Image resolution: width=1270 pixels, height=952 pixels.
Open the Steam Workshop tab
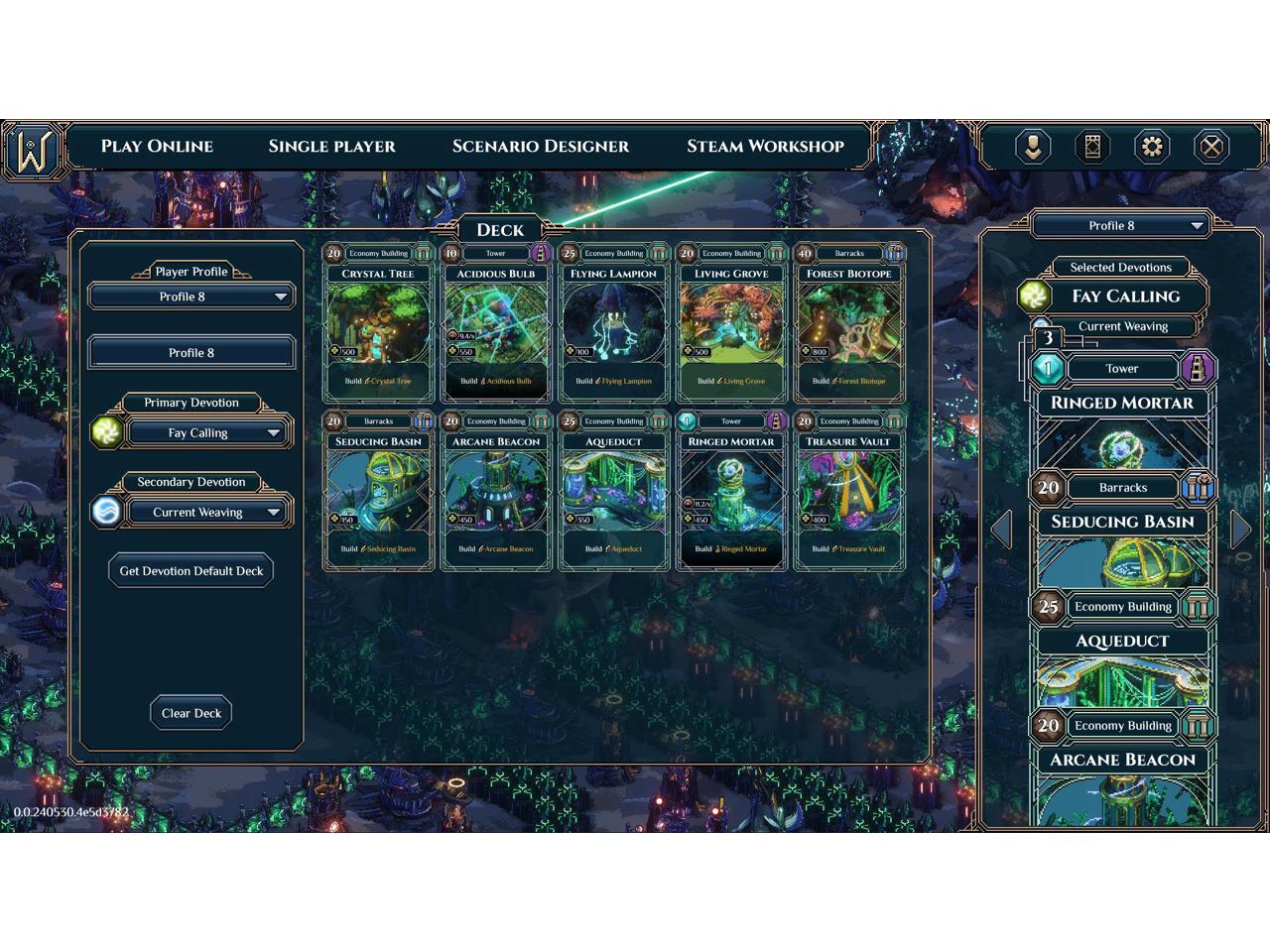tap(765, 147)
